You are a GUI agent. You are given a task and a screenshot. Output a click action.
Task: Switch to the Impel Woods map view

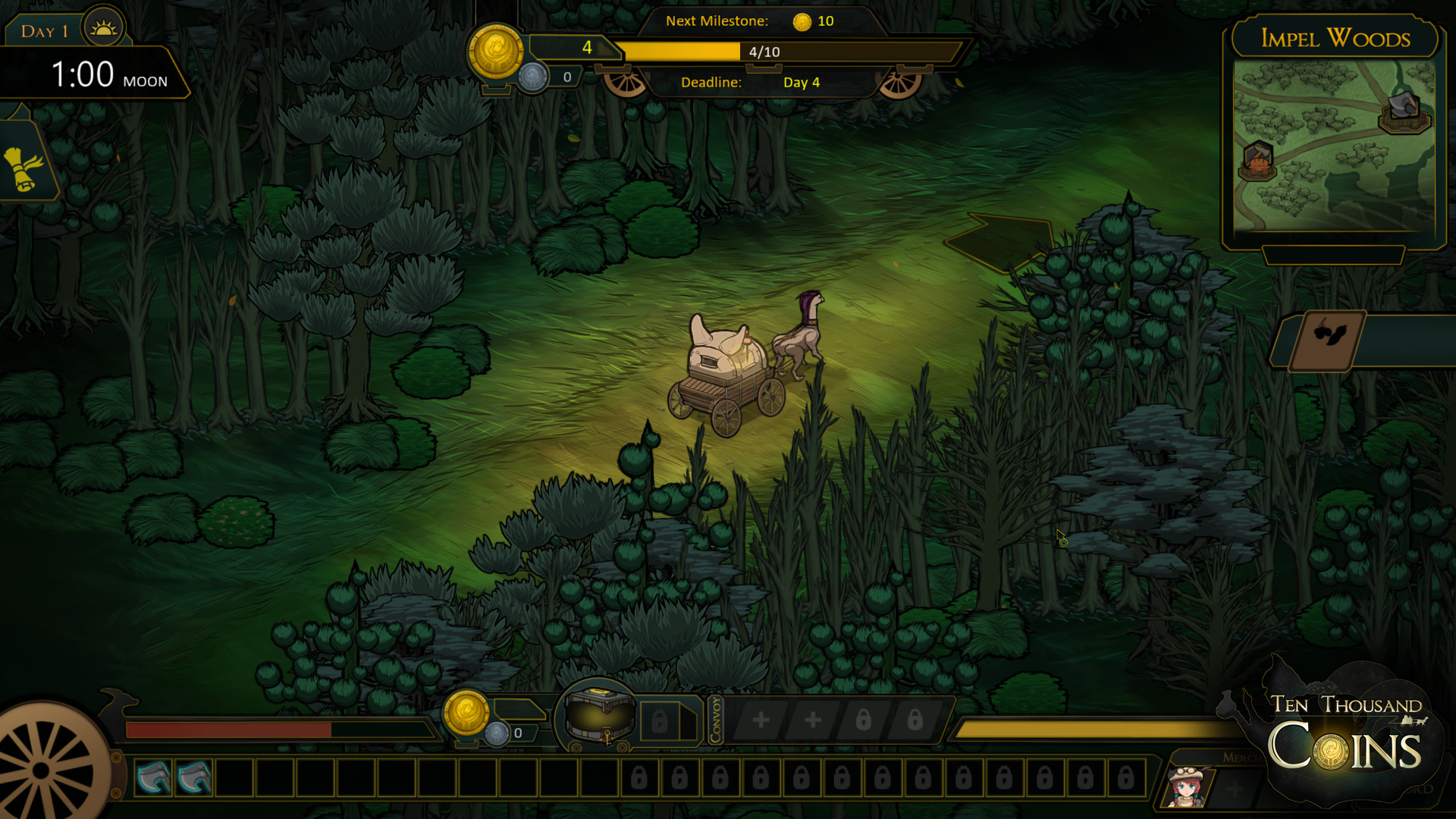1335,39
